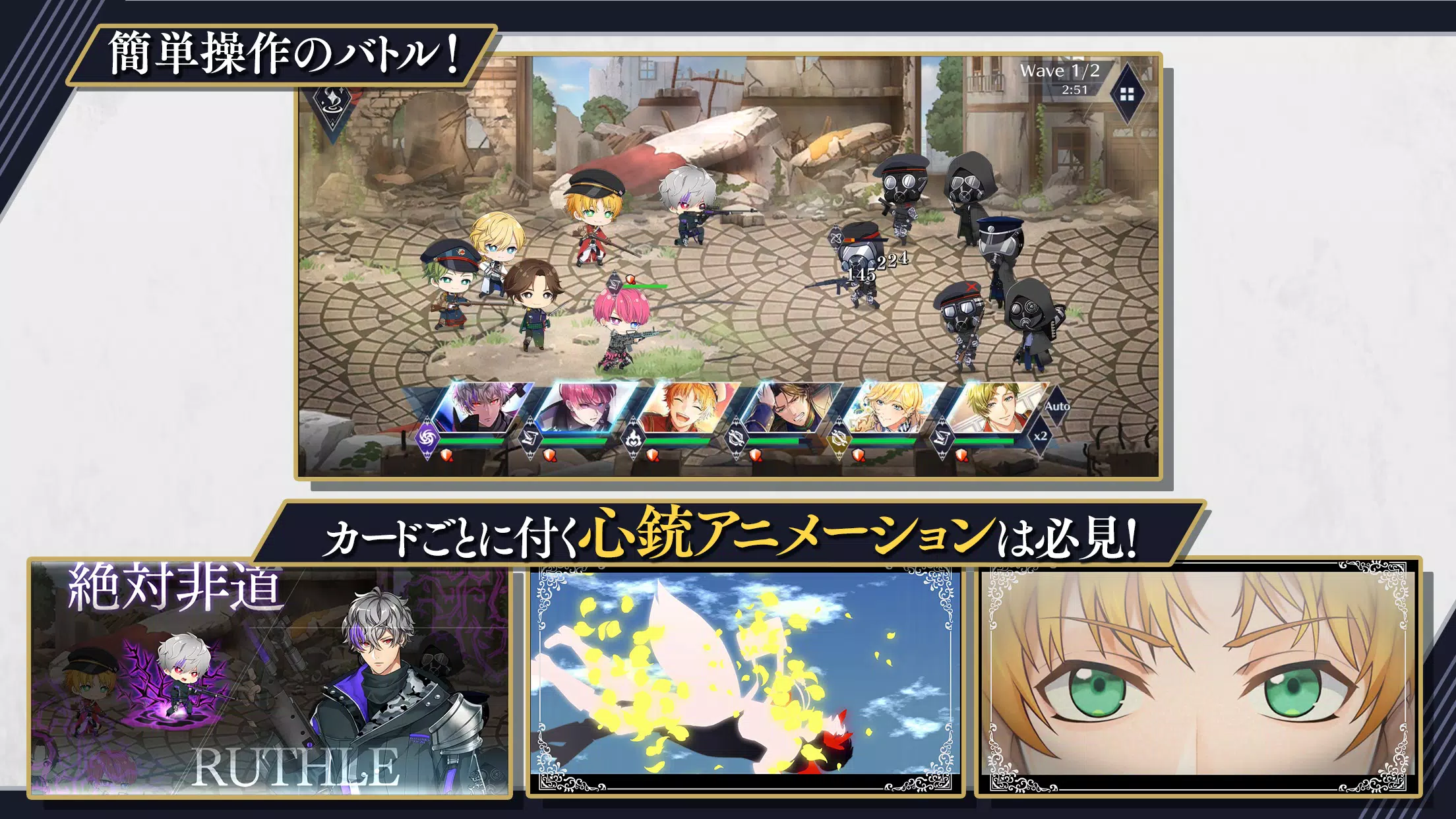Select the gold diamond skill icon below fifth character
Screen dimensions: 1456x819
click(x=839, y=438)
